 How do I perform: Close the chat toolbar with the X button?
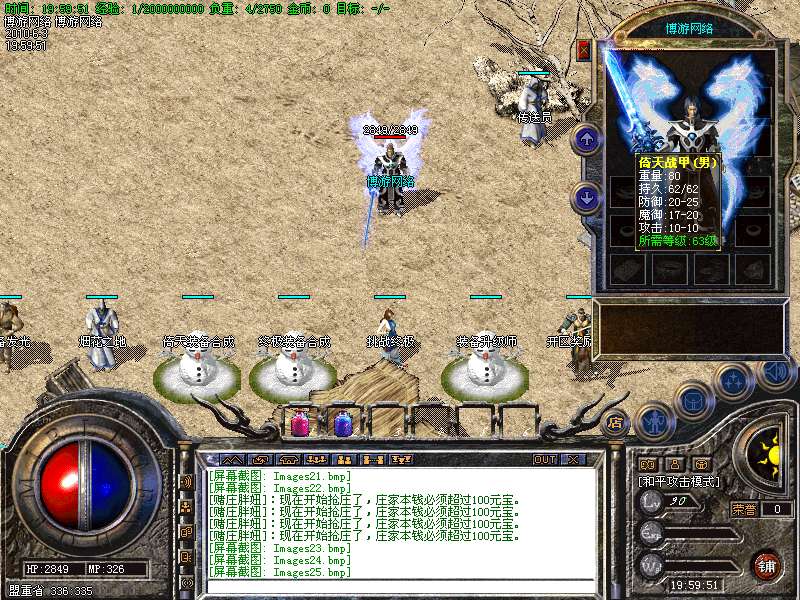[572, 460]
